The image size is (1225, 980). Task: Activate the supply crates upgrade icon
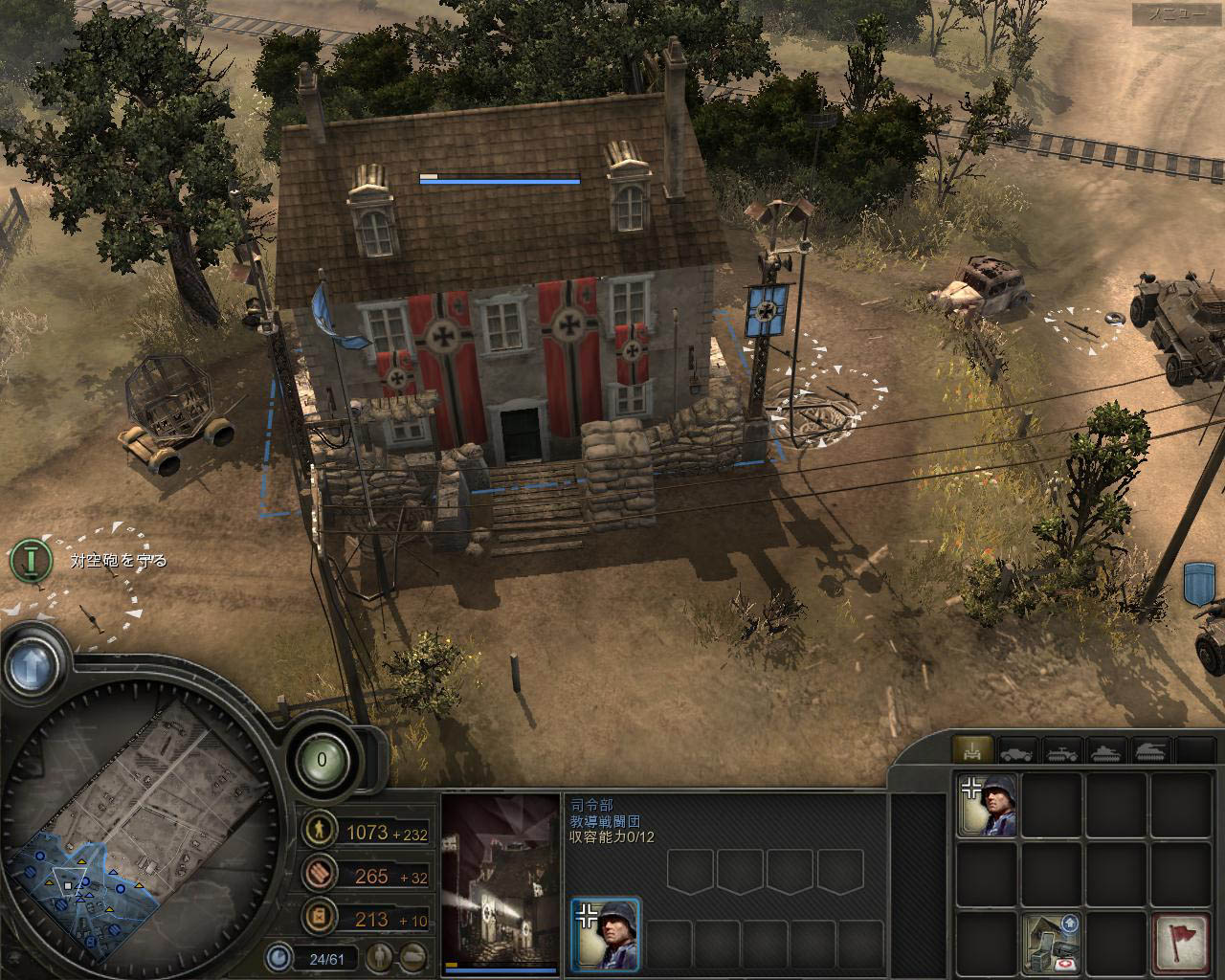pos(1051,943)
